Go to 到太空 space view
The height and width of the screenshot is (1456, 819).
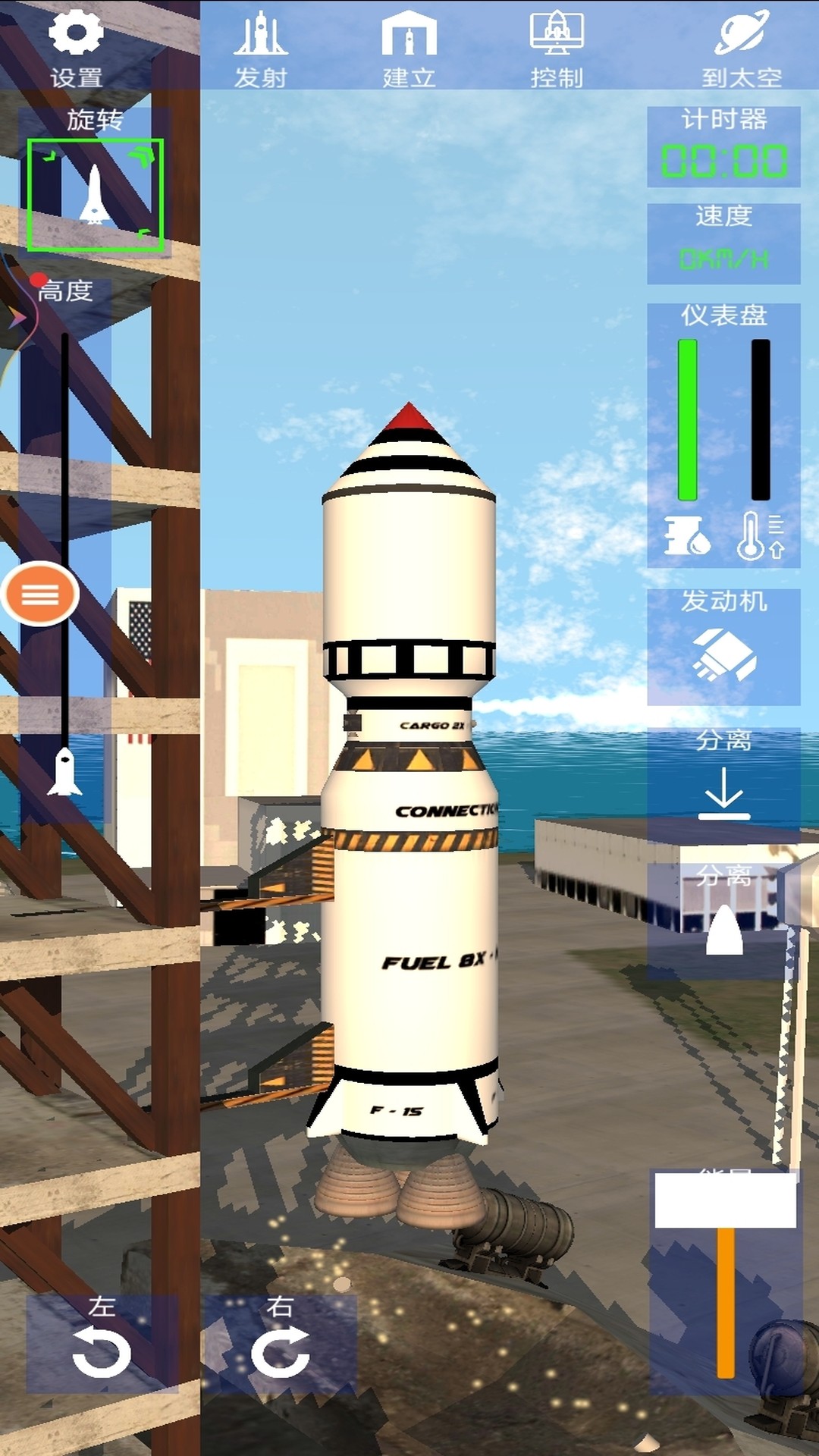point(741,47)
